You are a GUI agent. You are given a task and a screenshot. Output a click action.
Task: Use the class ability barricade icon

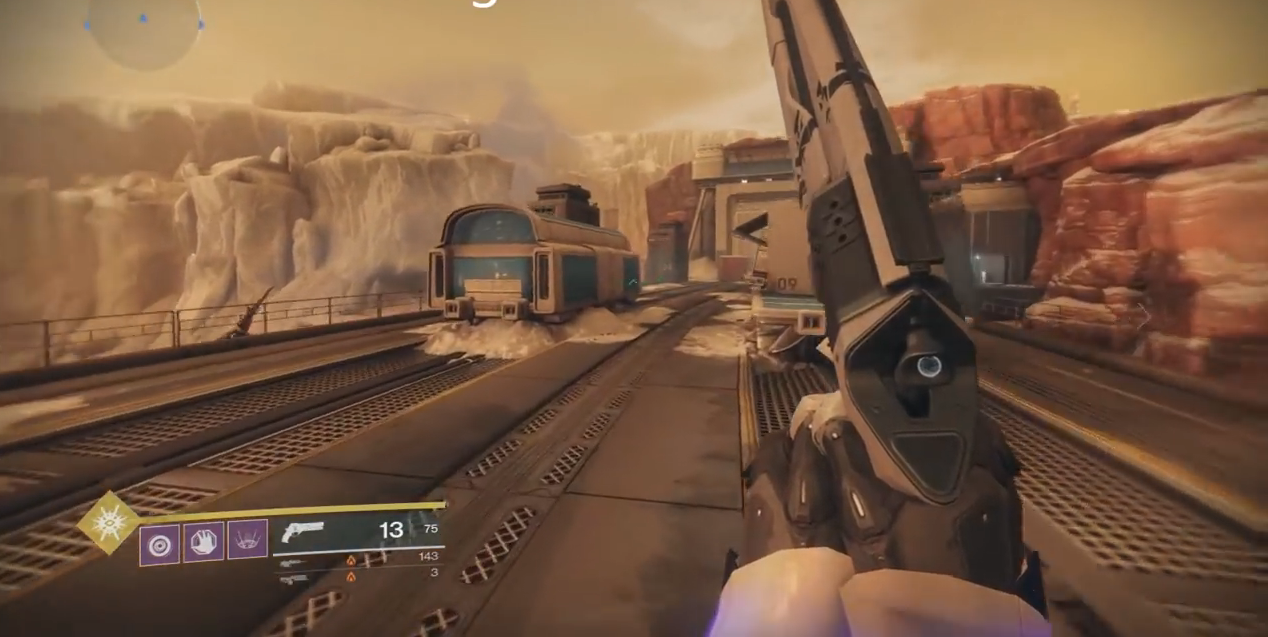(x=247, y=540)
